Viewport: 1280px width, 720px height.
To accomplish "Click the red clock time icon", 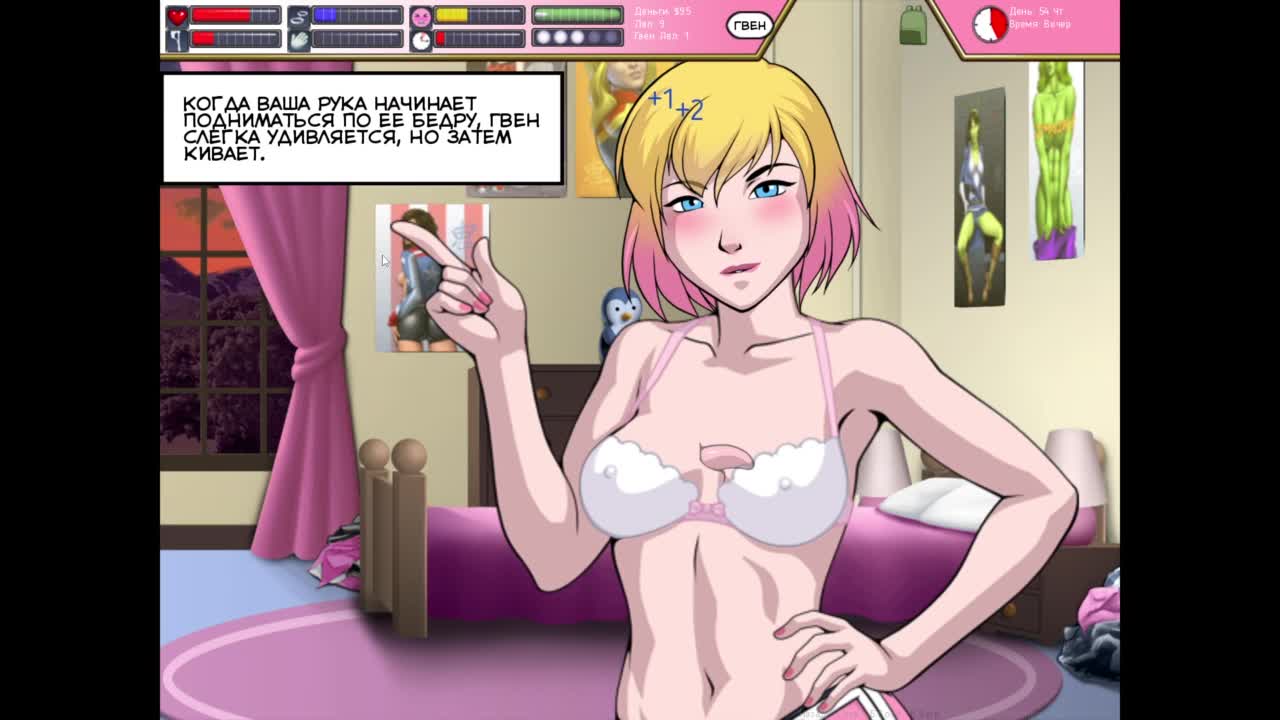I will pyautogui.click(x=990, y=24).
